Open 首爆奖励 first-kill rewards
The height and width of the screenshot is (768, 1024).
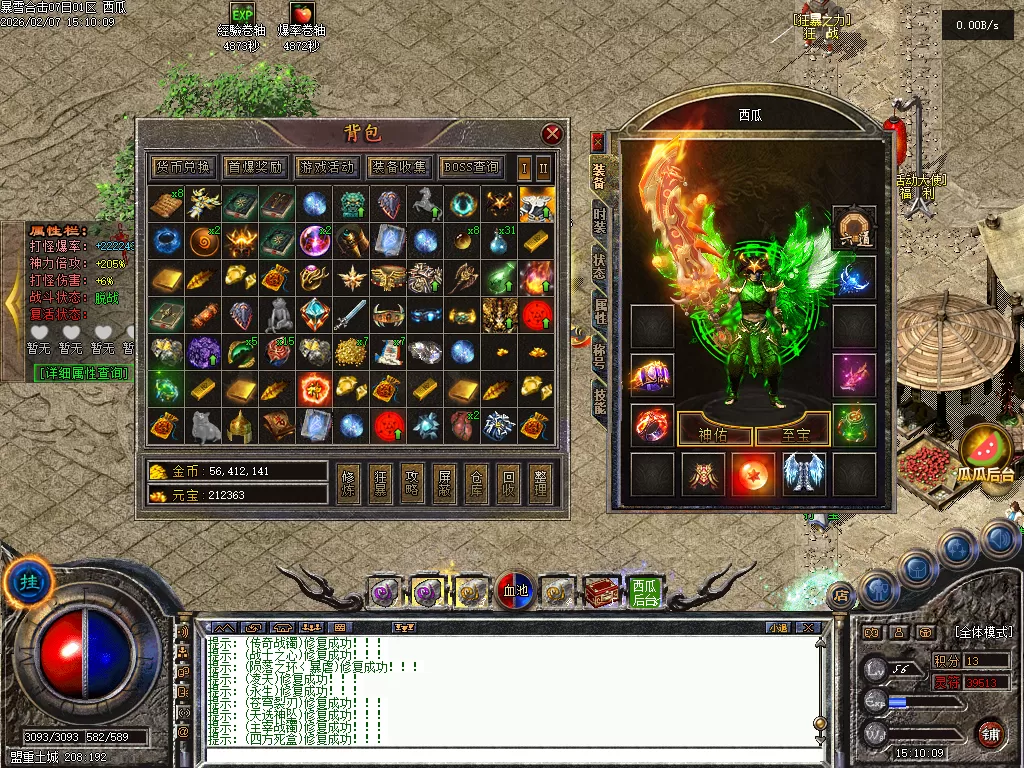pyautogui.click(x=255, y=167)
